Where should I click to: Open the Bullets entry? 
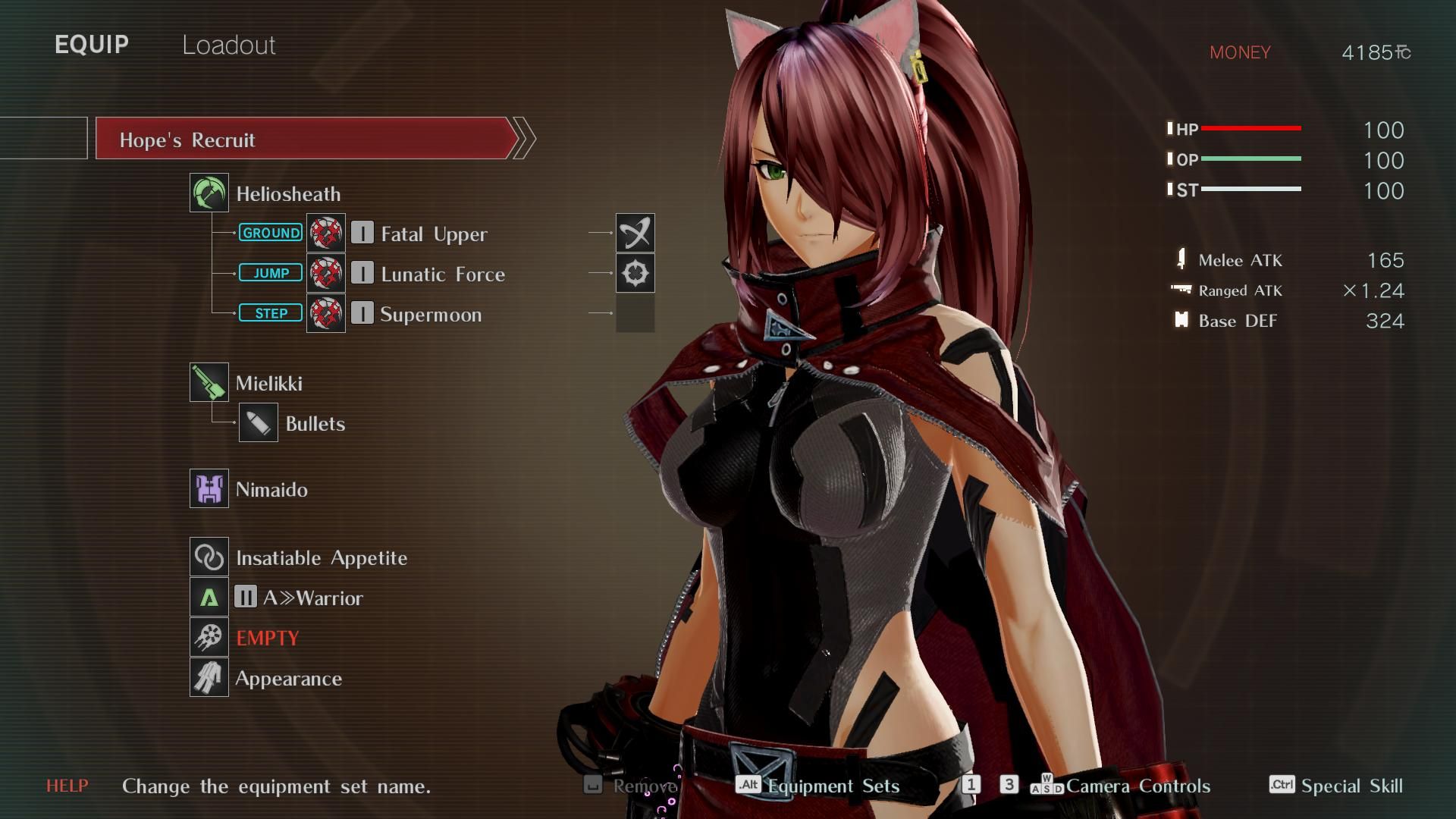pyautogui.click(x=315, y=423)
